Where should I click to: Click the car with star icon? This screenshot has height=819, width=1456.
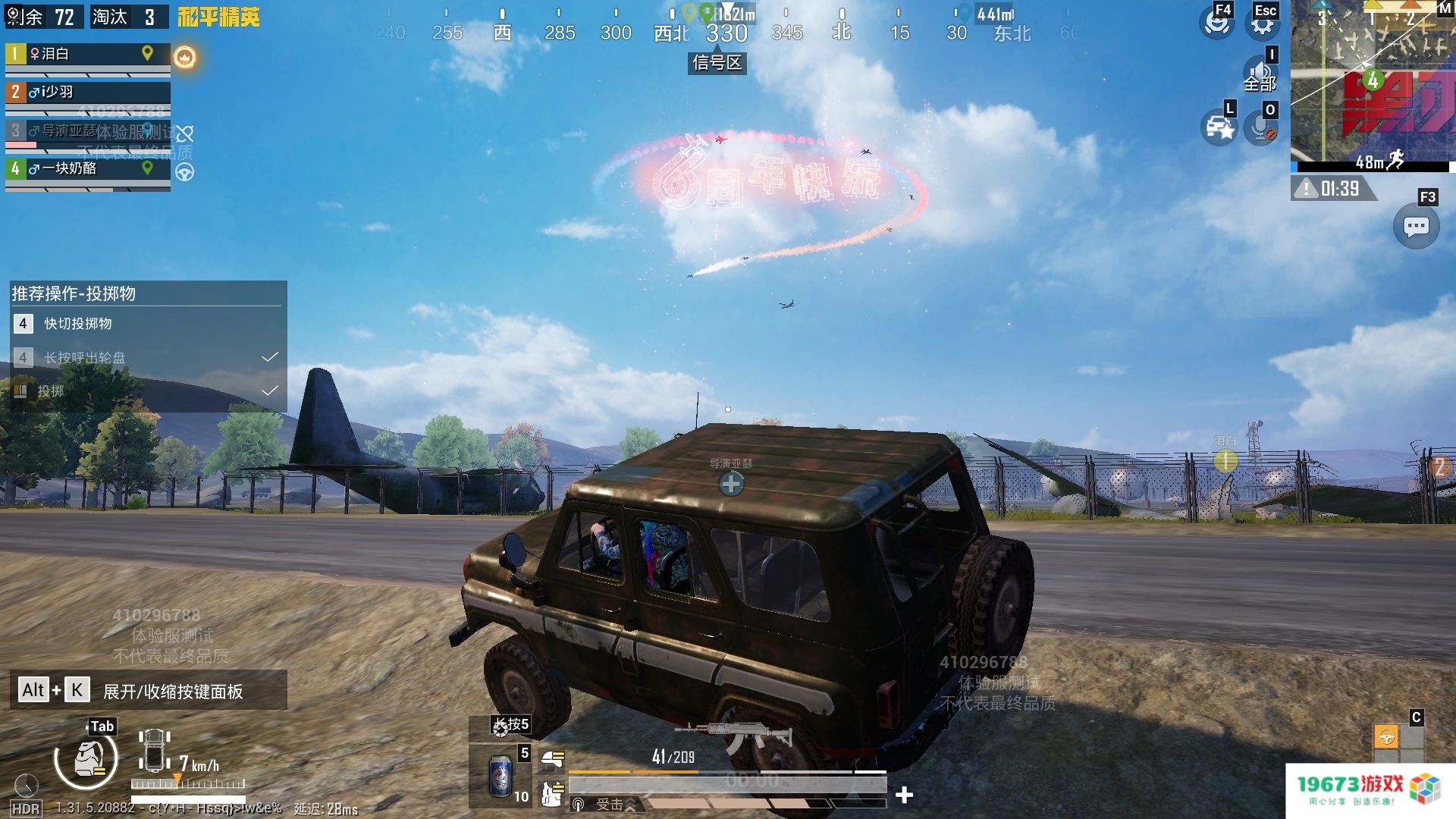[1219, 127]
